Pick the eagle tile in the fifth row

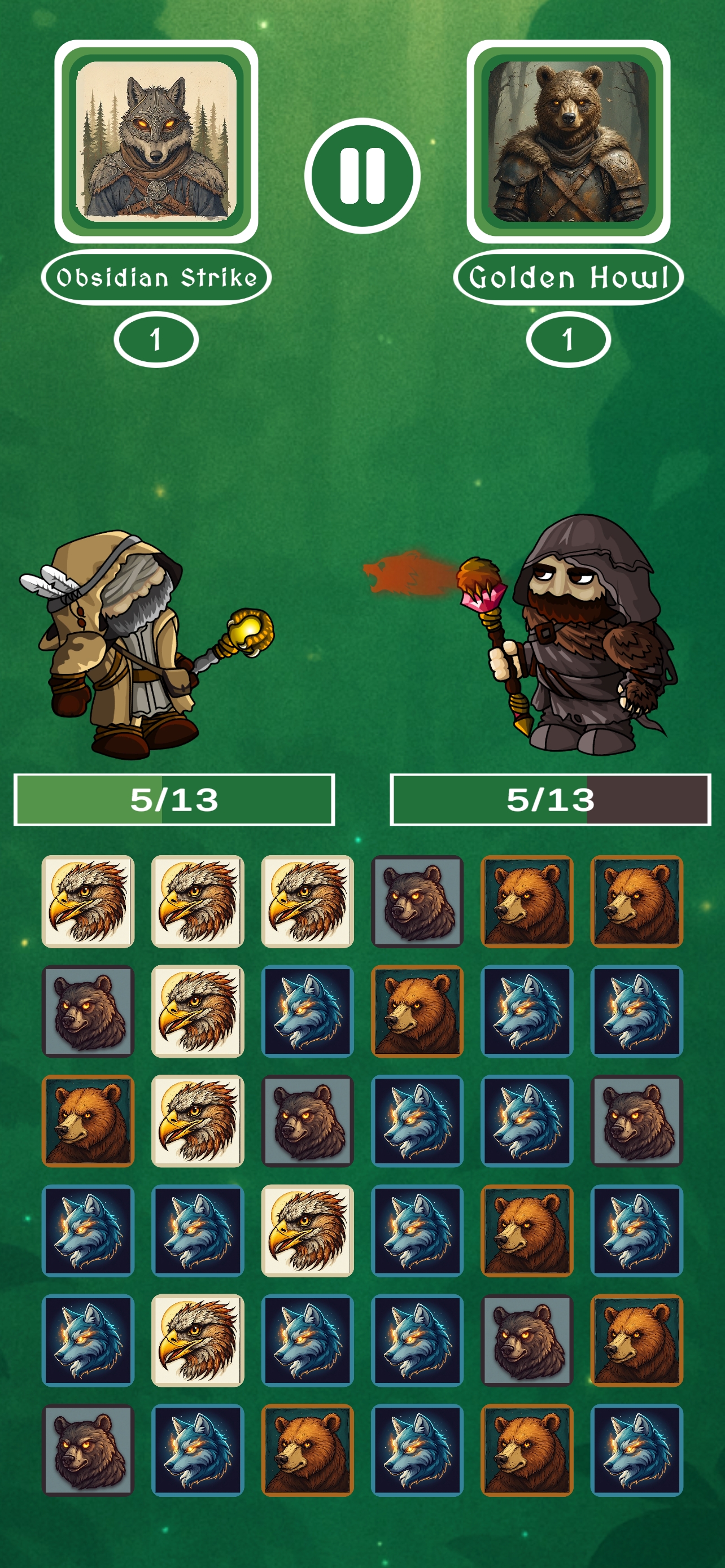[198, 1340]
